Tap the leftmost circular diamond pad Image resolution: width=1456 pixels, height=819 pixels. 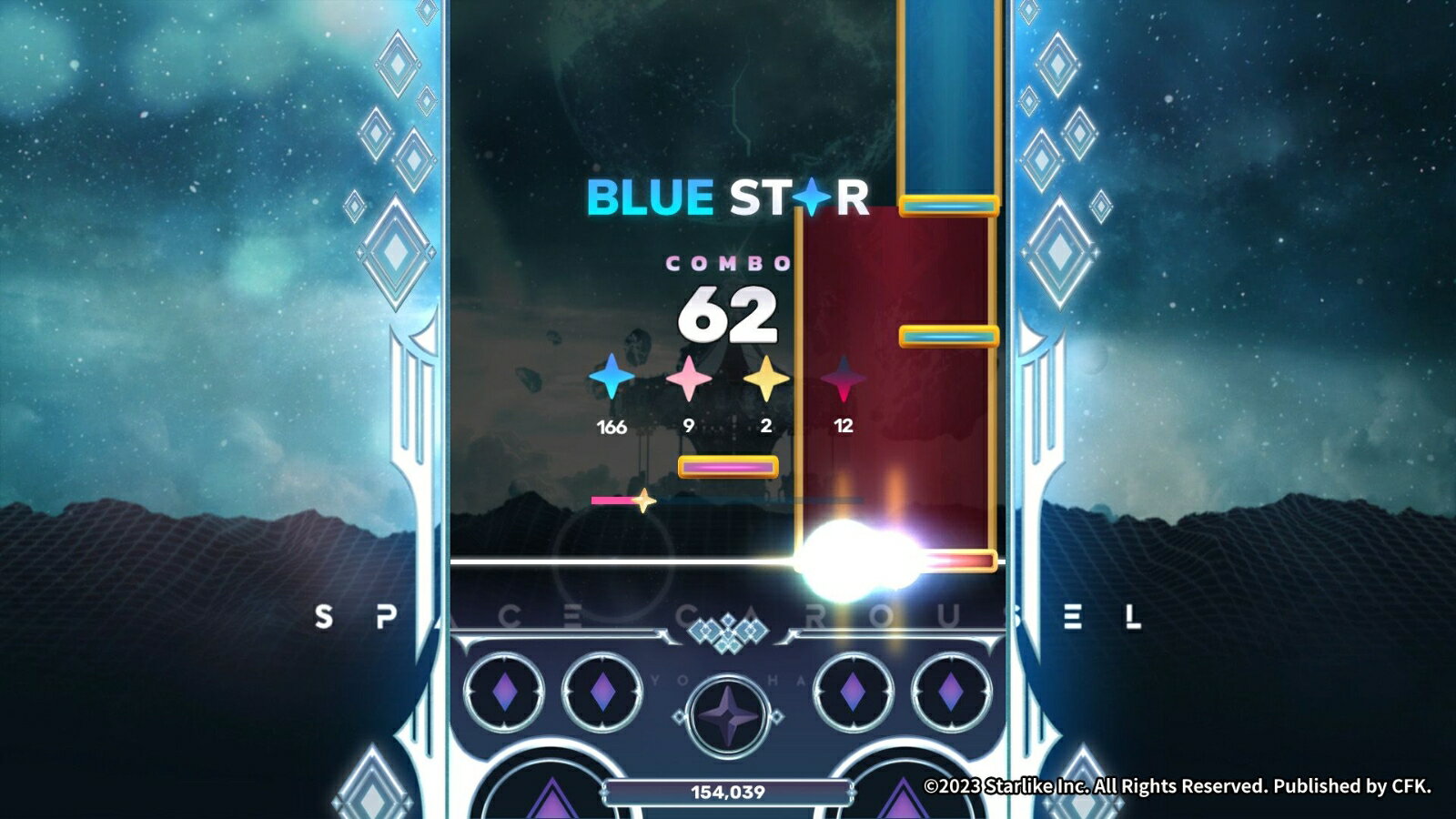coord(506,691)
